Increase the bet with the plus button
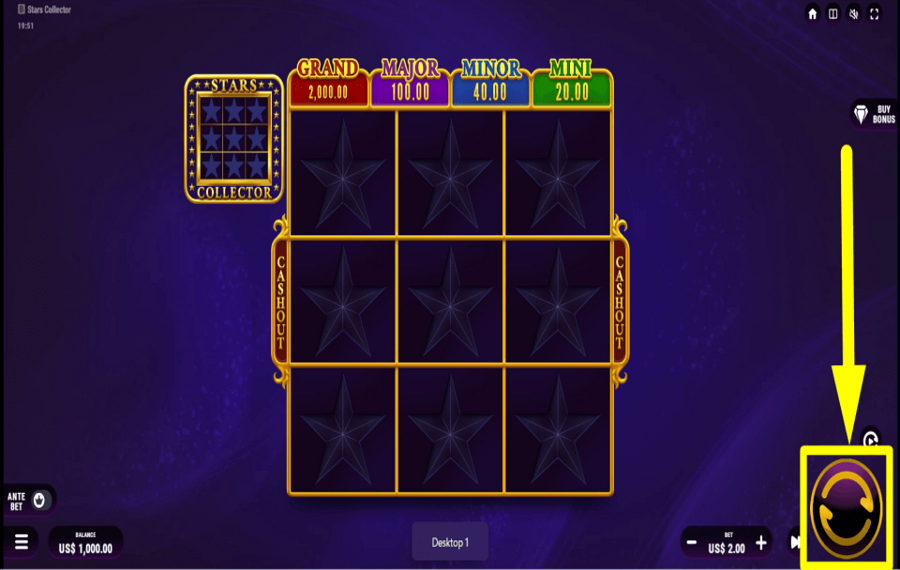Image resolution: width=900 pixels, height=570 pixels. click(x=761, y=543)
